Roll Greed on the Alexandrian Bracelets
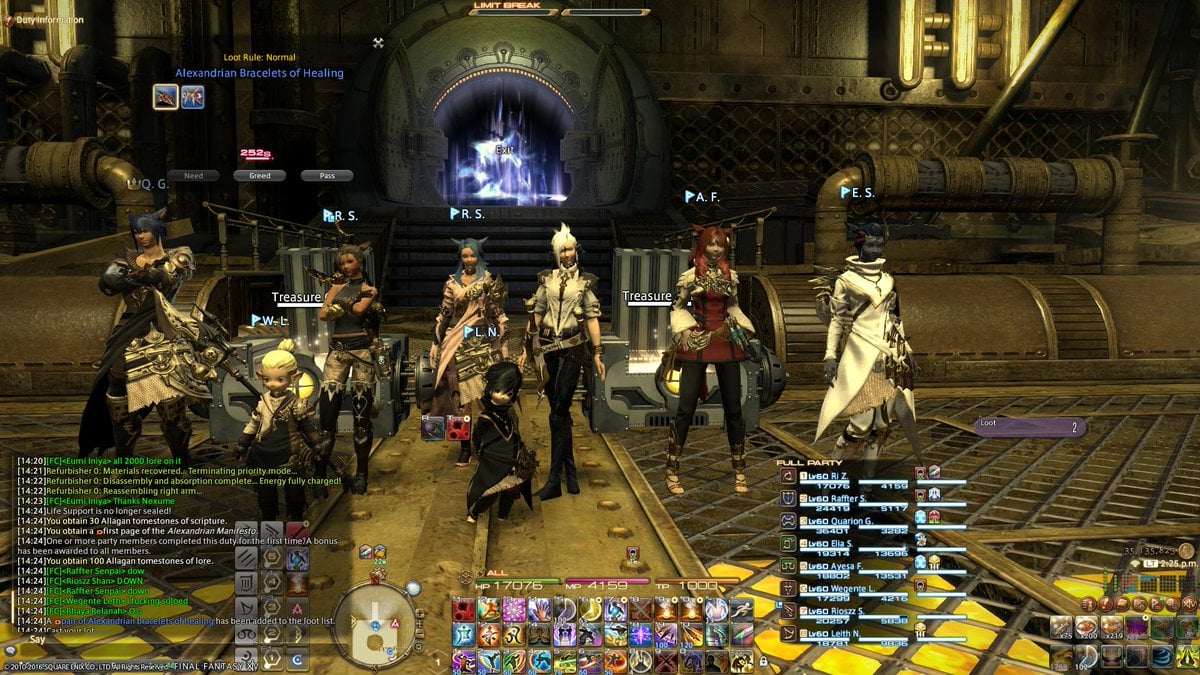 pyautogui.click(x=253, y=176)
